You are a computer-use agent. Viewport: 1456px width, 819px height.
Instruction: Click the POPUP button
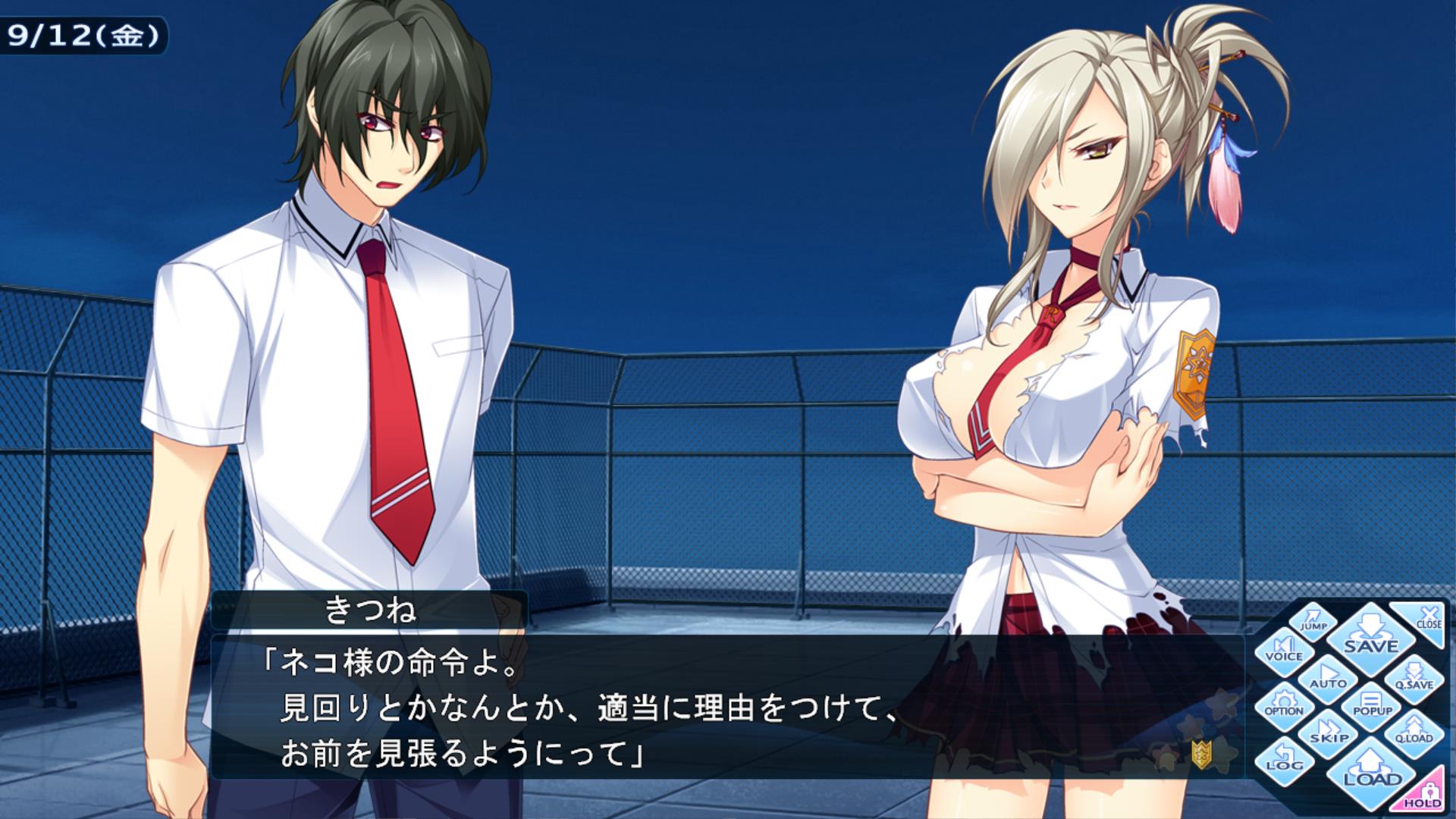tap(1372, 704)
